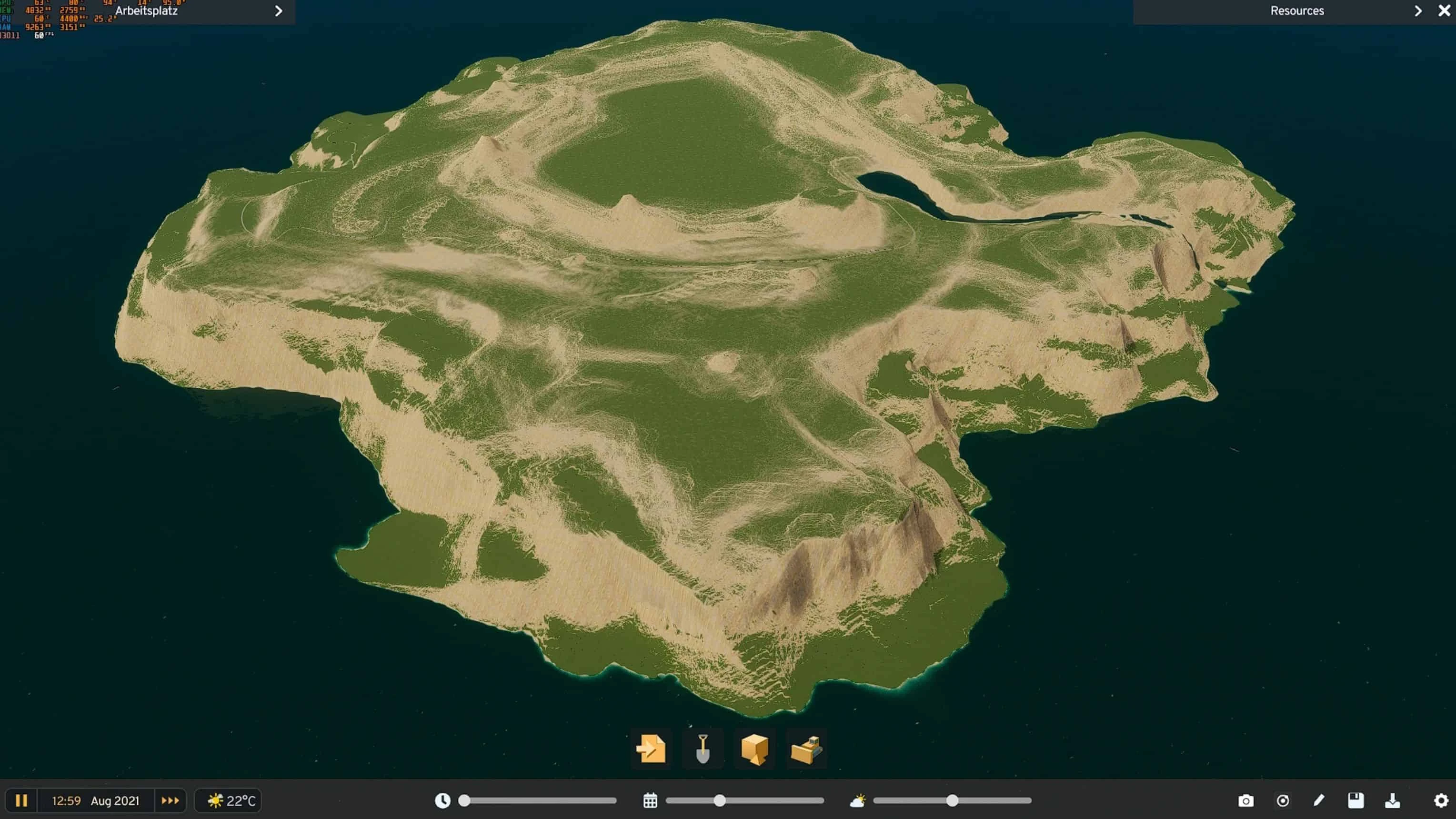Save the map with the disk icon
This screenshot has height=819, width=1456.
(x=1356, y=800)
